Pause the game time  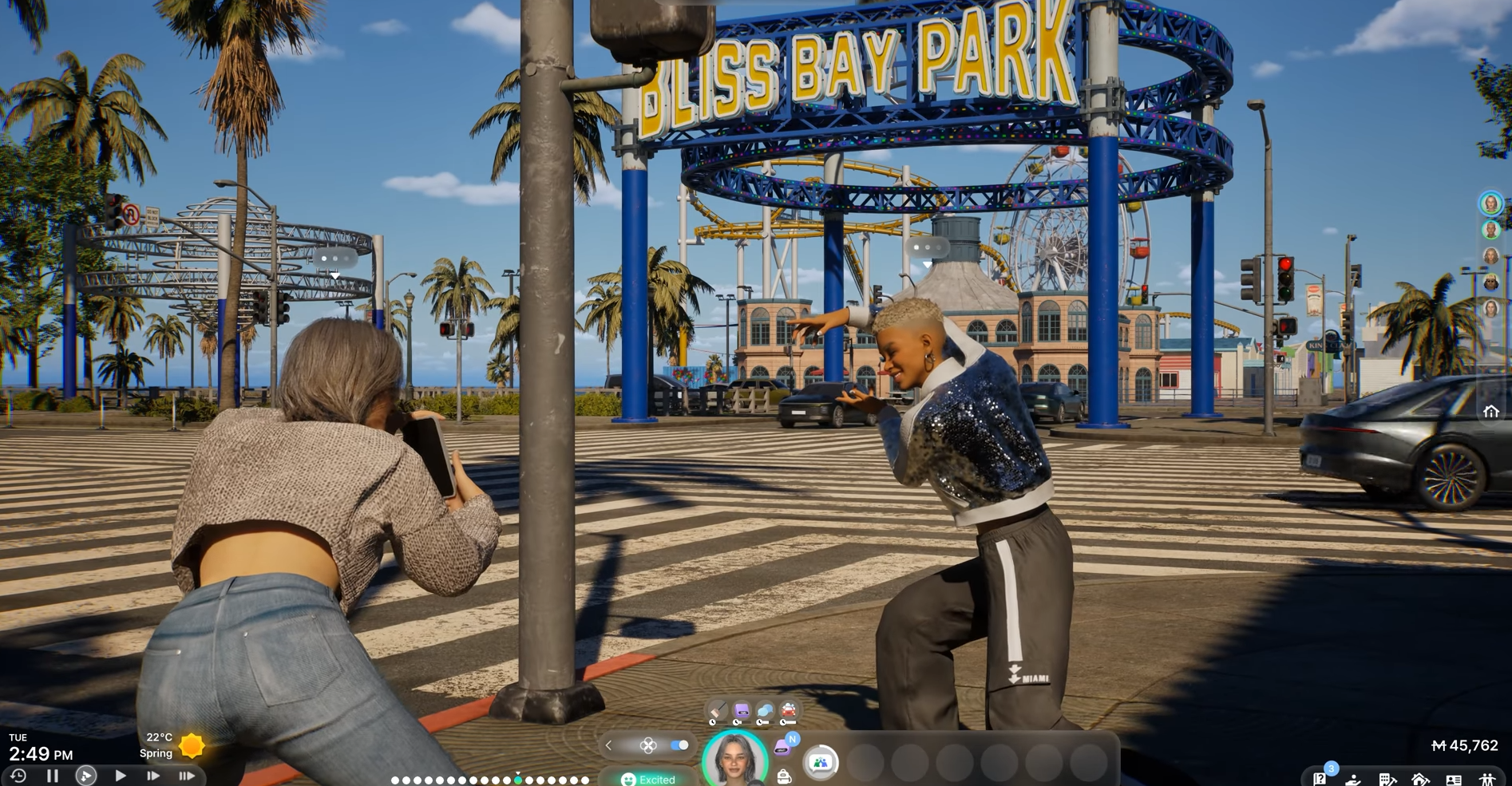(53, 776)
